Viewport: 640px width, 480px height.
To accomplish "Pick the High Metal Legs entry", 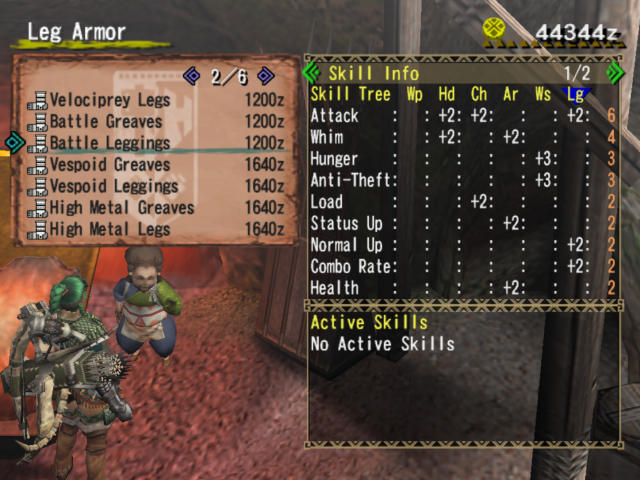I will 110,229.
